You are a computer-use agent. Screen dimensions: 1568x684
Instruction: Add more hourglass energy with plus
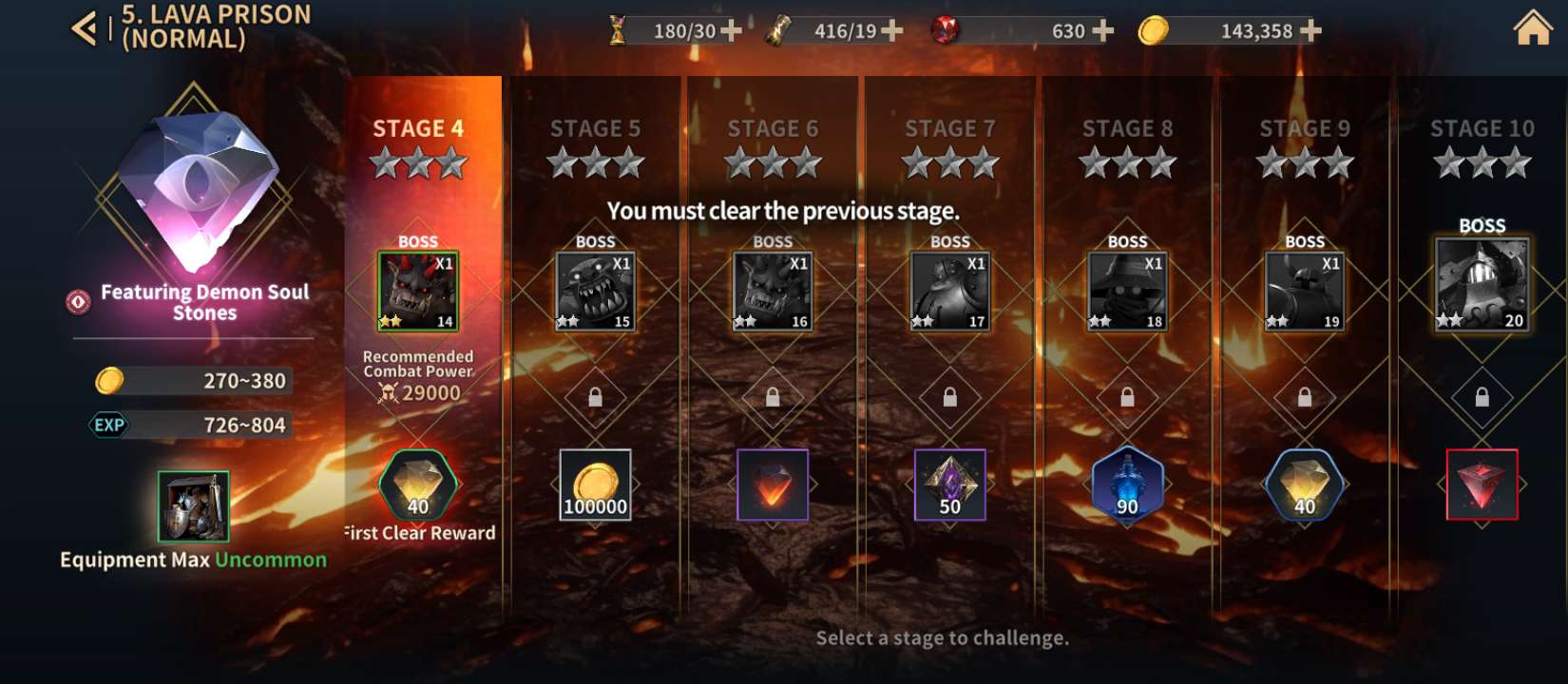click(731, 31)
